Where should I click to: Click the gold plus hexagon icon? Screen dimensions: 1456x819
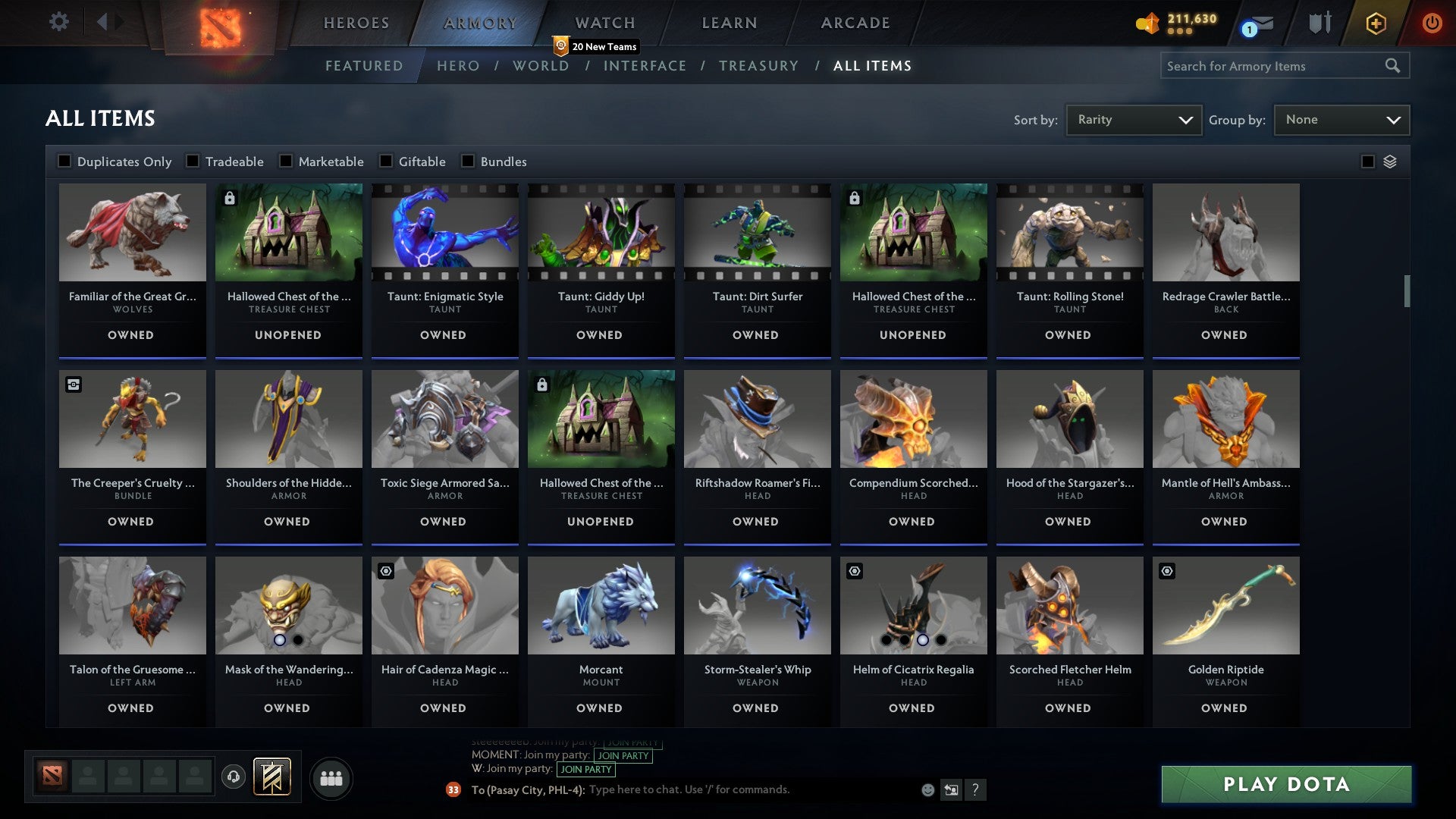point(1375,23)
